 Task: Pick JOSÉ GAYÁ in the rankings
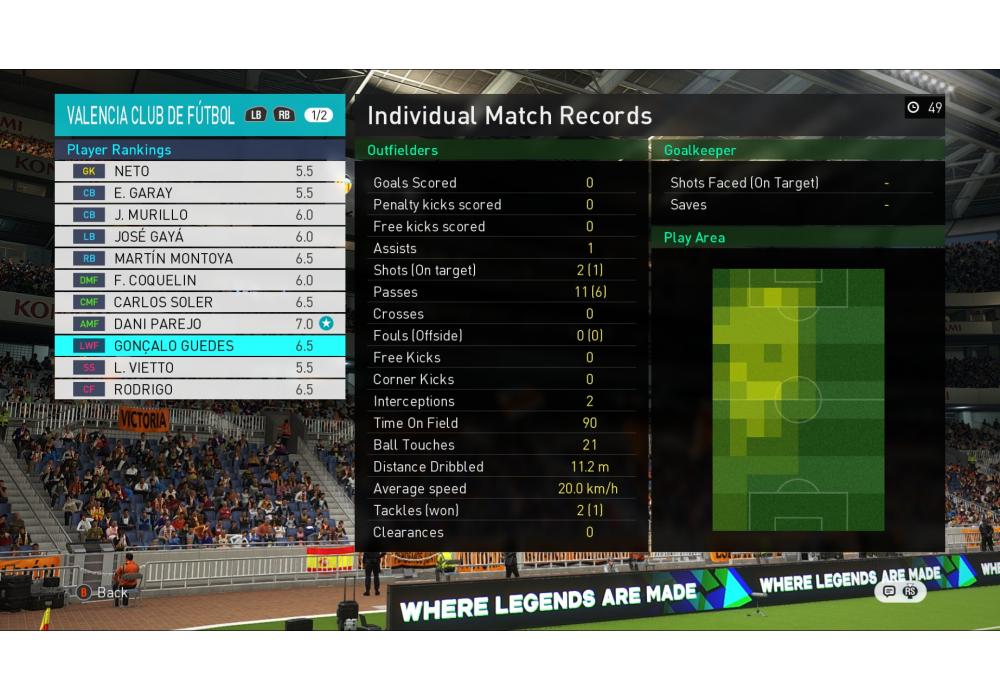coord(199,237)
